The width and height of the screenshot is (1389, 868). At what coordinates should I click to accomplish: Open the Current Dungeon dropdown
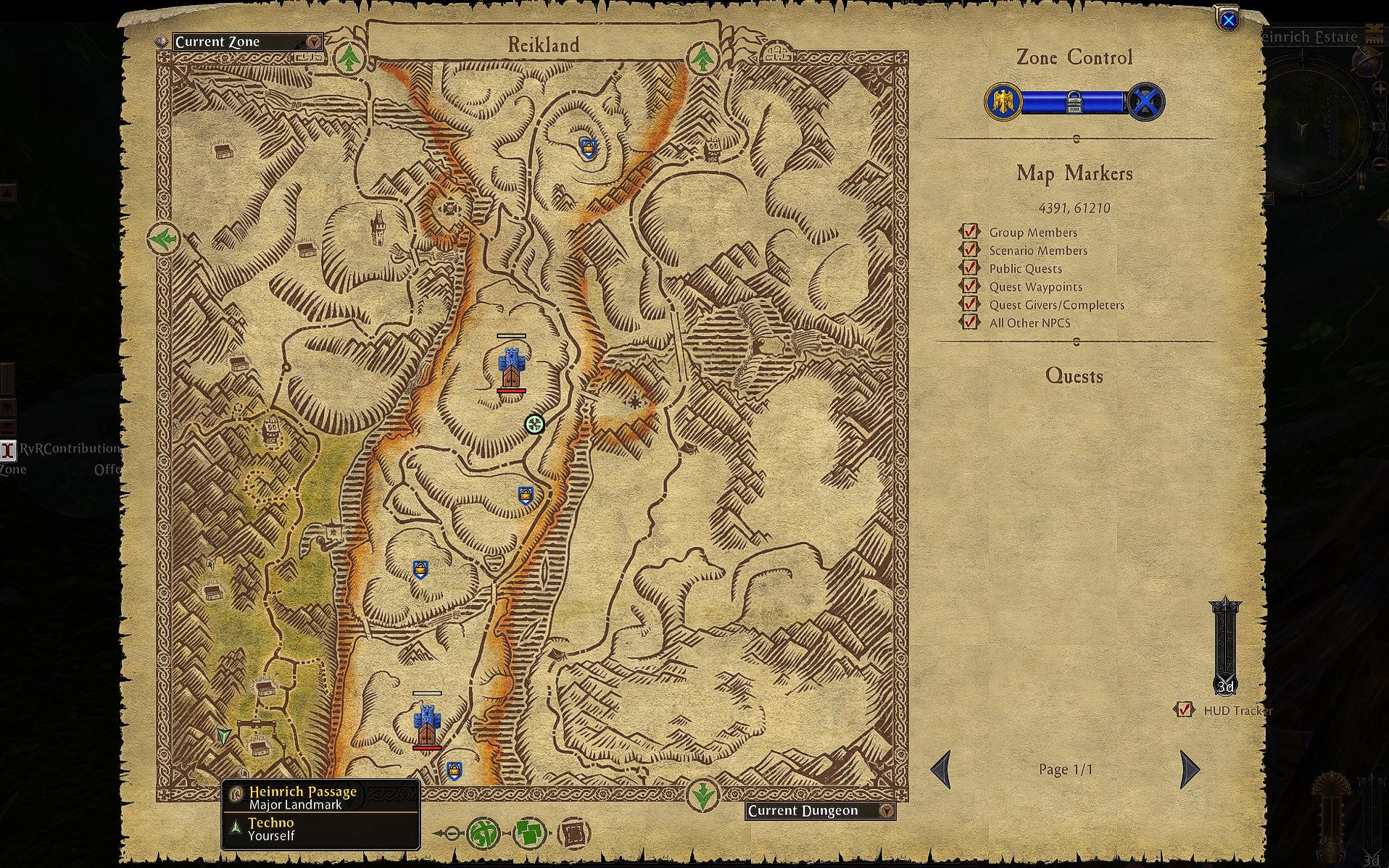[886, 811]
